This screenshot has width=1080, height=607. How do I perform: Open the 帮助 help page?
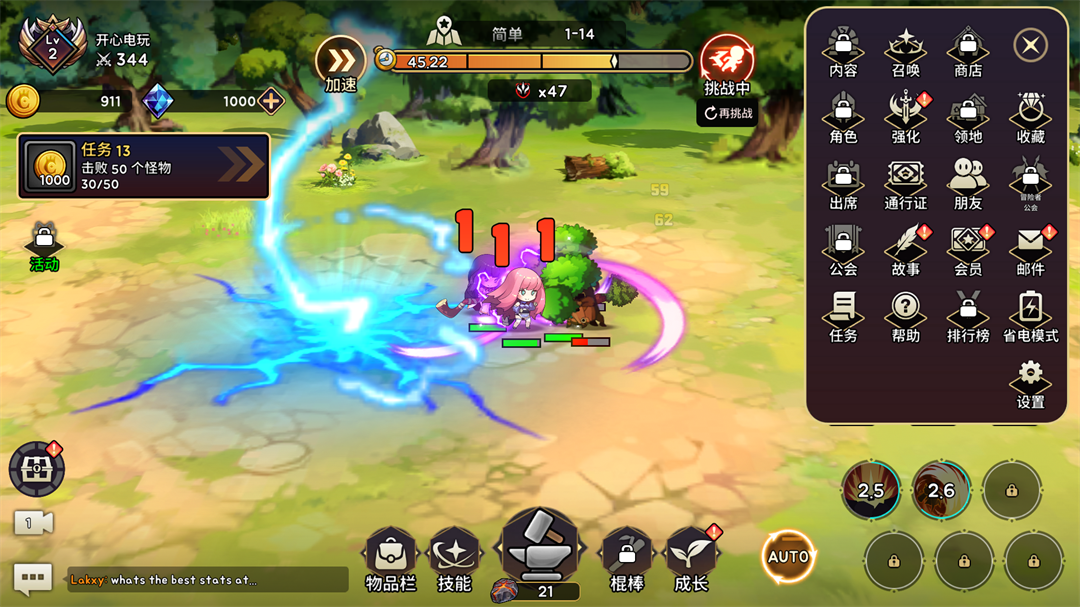[906, 316]
